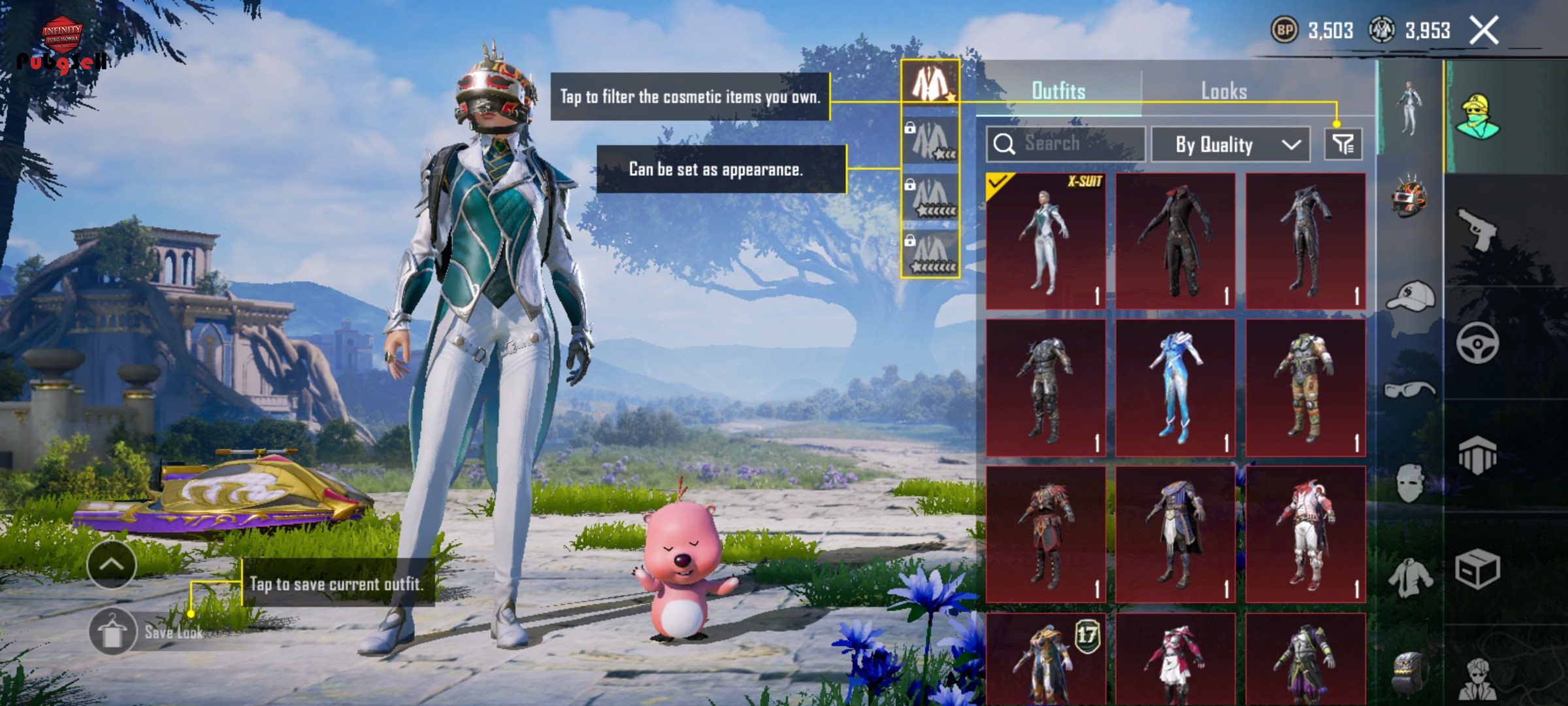Open the pistol weapon skins category
Viewport: 1568px width, 706px height.
tap(1477, 229)
